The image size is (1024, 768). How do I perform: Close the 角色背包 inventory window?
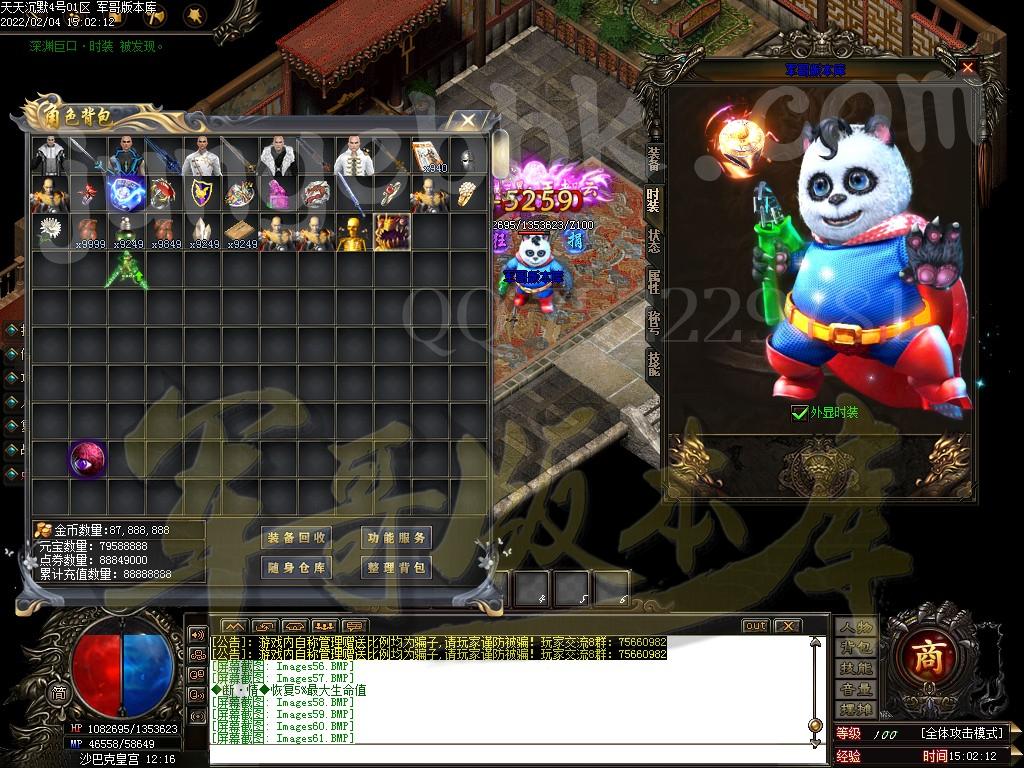pos(467,121)
